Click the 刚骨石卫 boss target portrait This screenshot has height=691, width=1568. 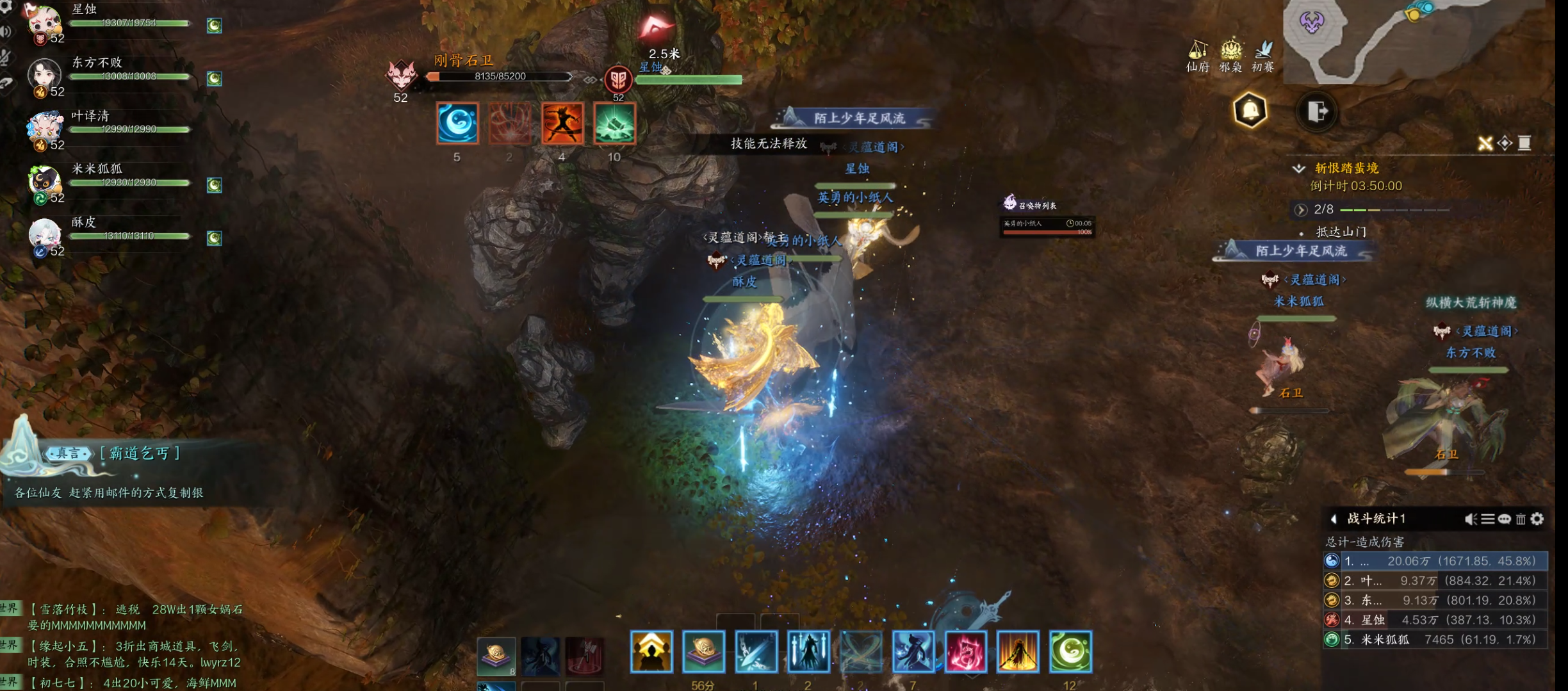tap(401, 76)
